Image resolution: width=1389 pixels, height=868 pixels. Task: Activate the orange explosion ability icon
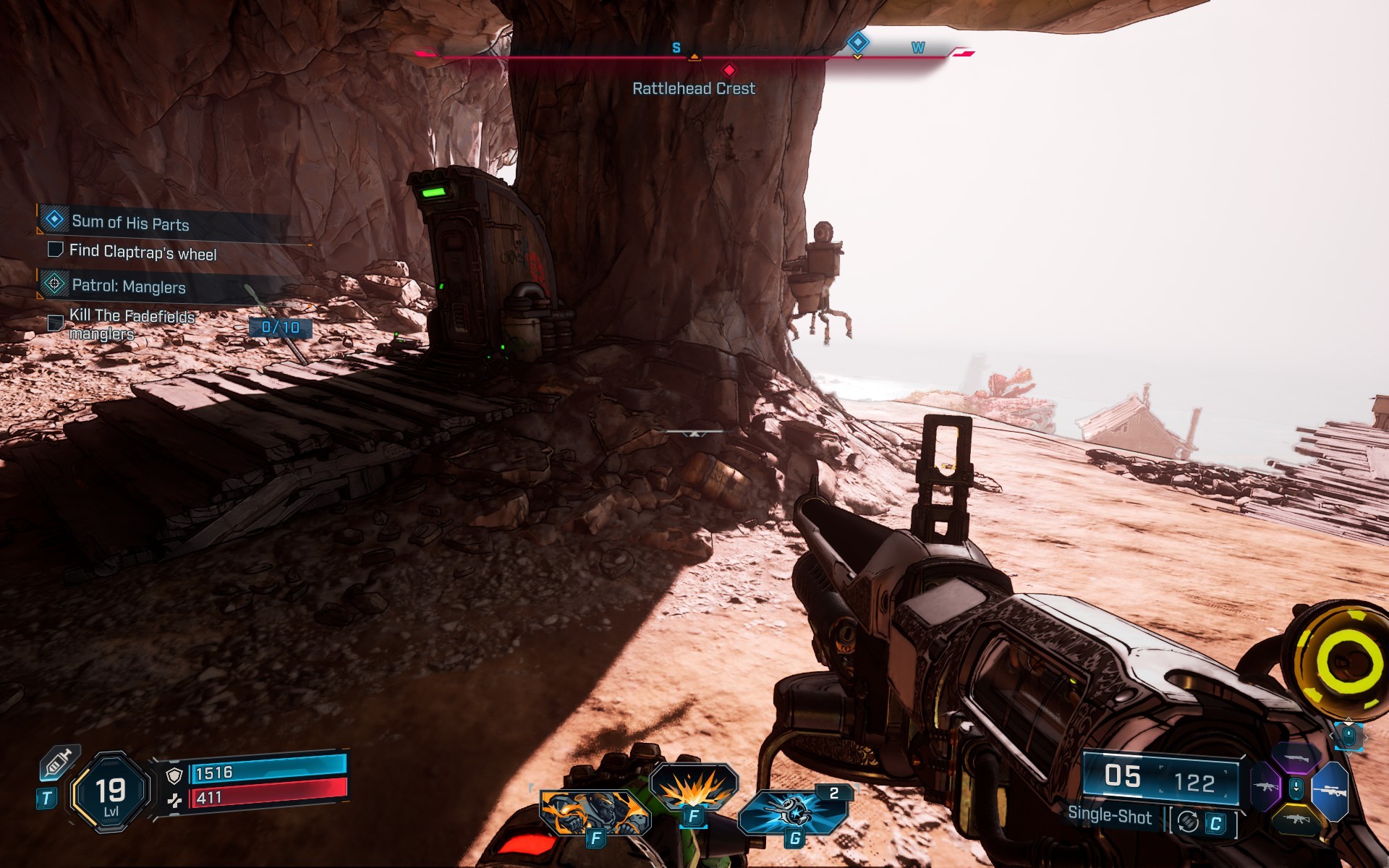[x=693, y=788]
